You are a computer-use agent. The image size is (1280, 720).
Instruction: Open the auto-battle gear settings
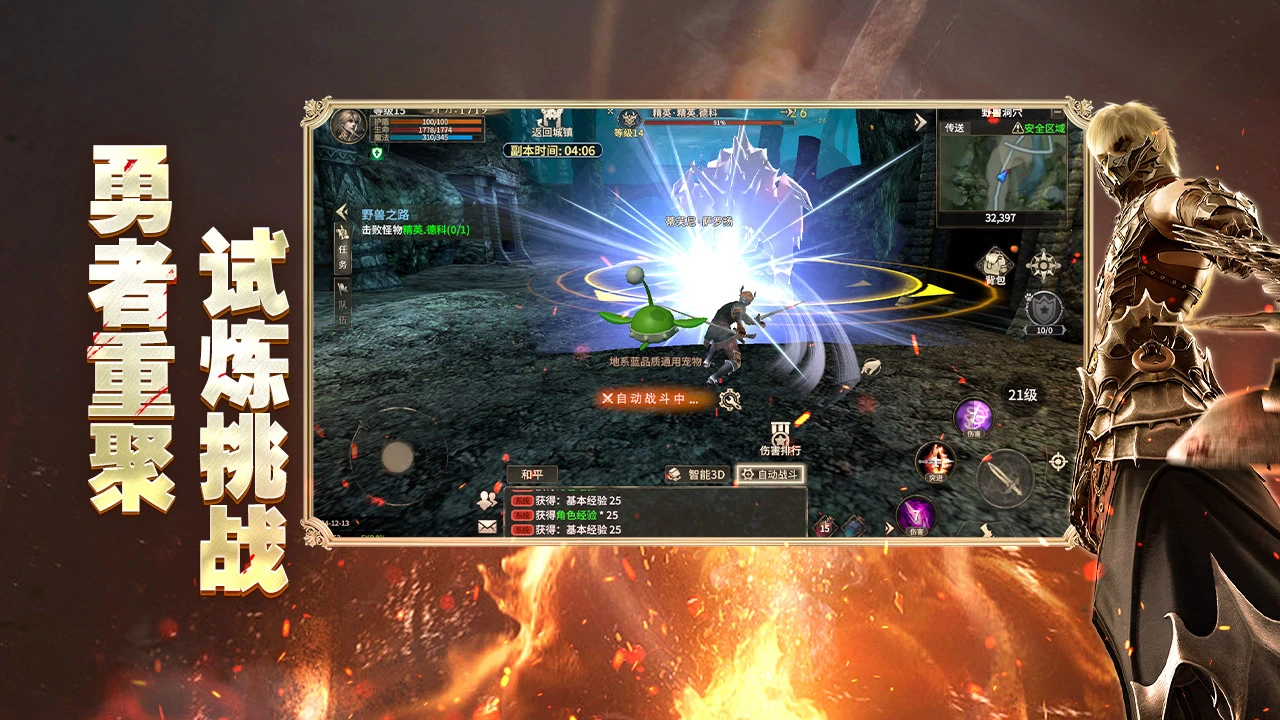point(730,400)
